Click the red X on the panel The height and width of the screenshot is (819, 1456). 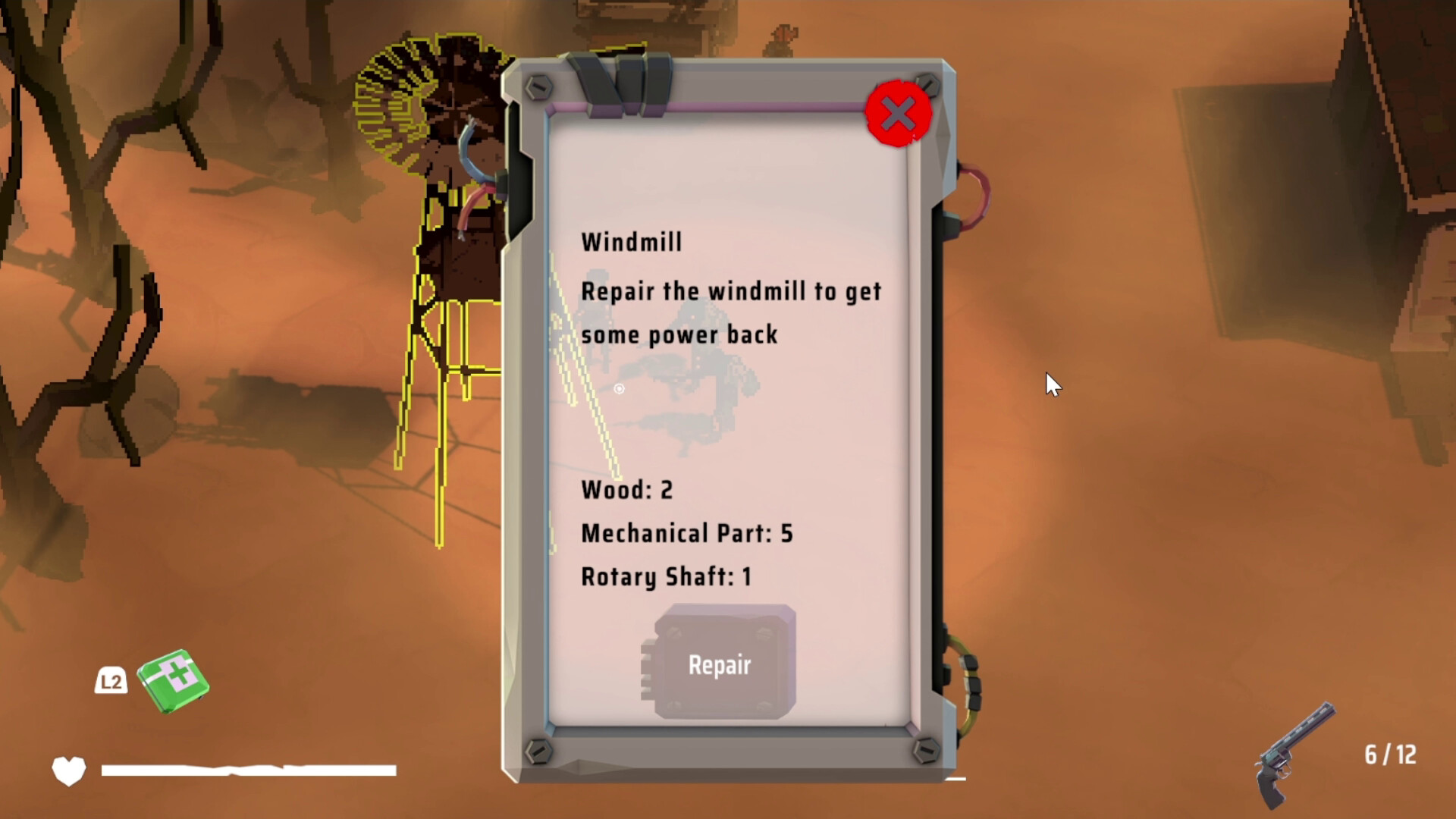[x=898, y=112]
